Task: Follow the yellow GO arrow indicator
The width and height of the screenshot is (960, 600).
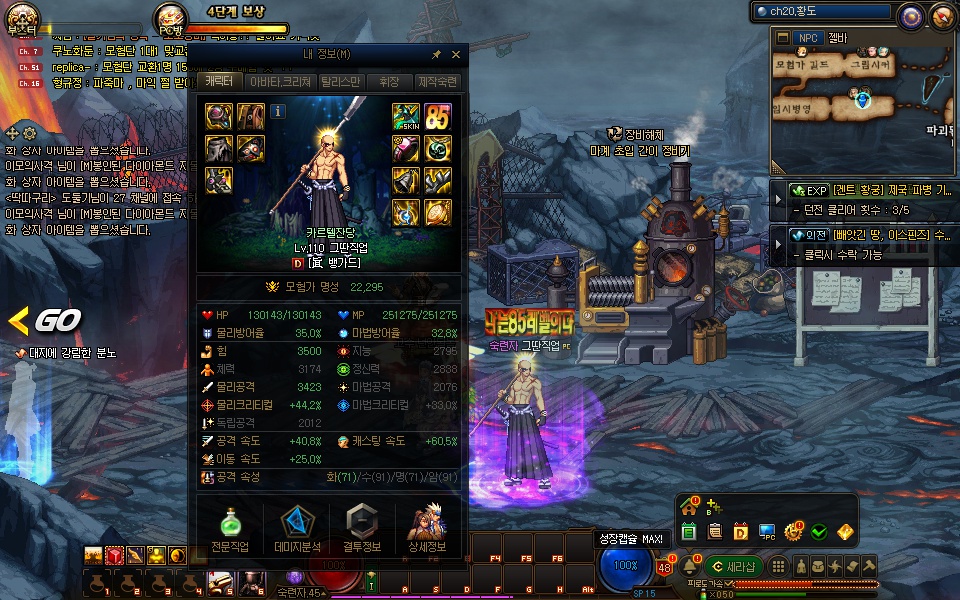Action: [x=45, y=321]
